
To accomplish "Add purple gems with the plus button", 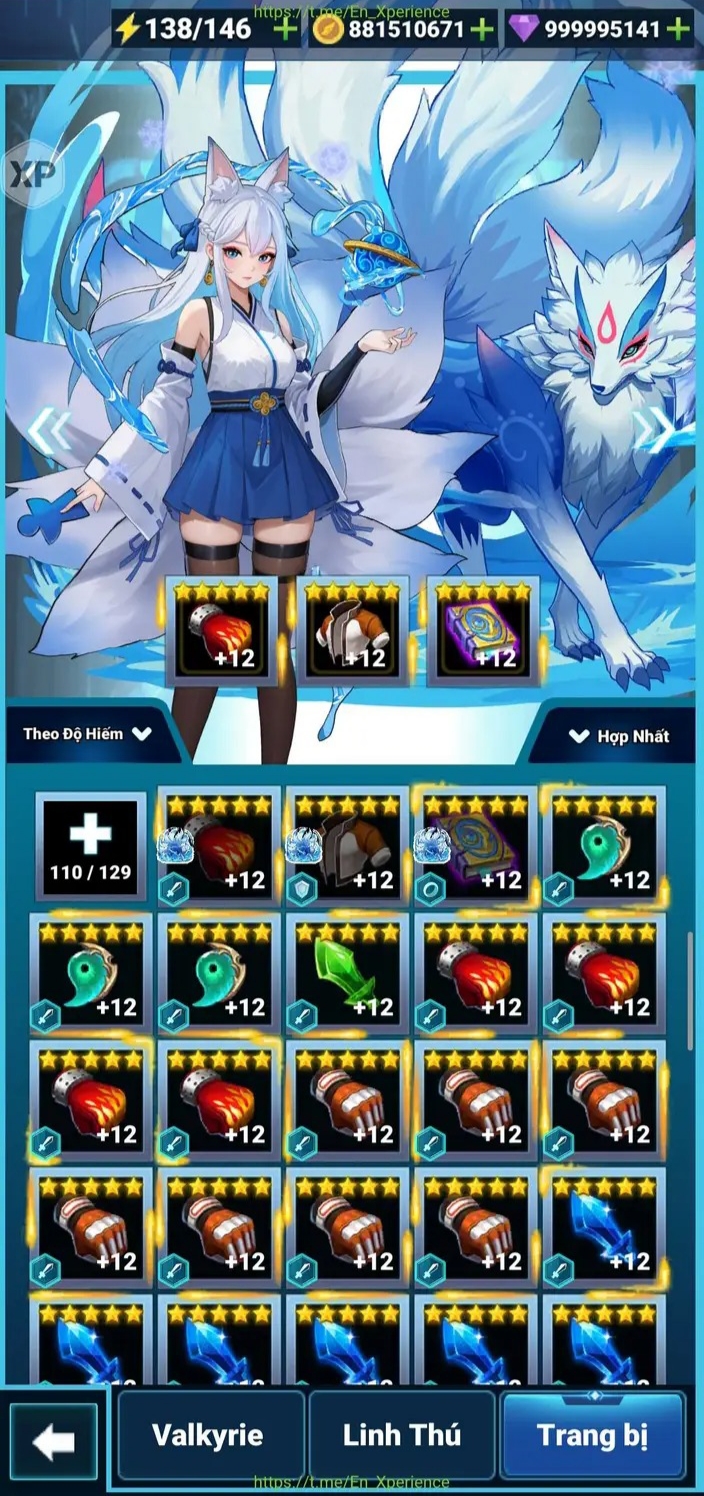I will [x=679, y=29].
